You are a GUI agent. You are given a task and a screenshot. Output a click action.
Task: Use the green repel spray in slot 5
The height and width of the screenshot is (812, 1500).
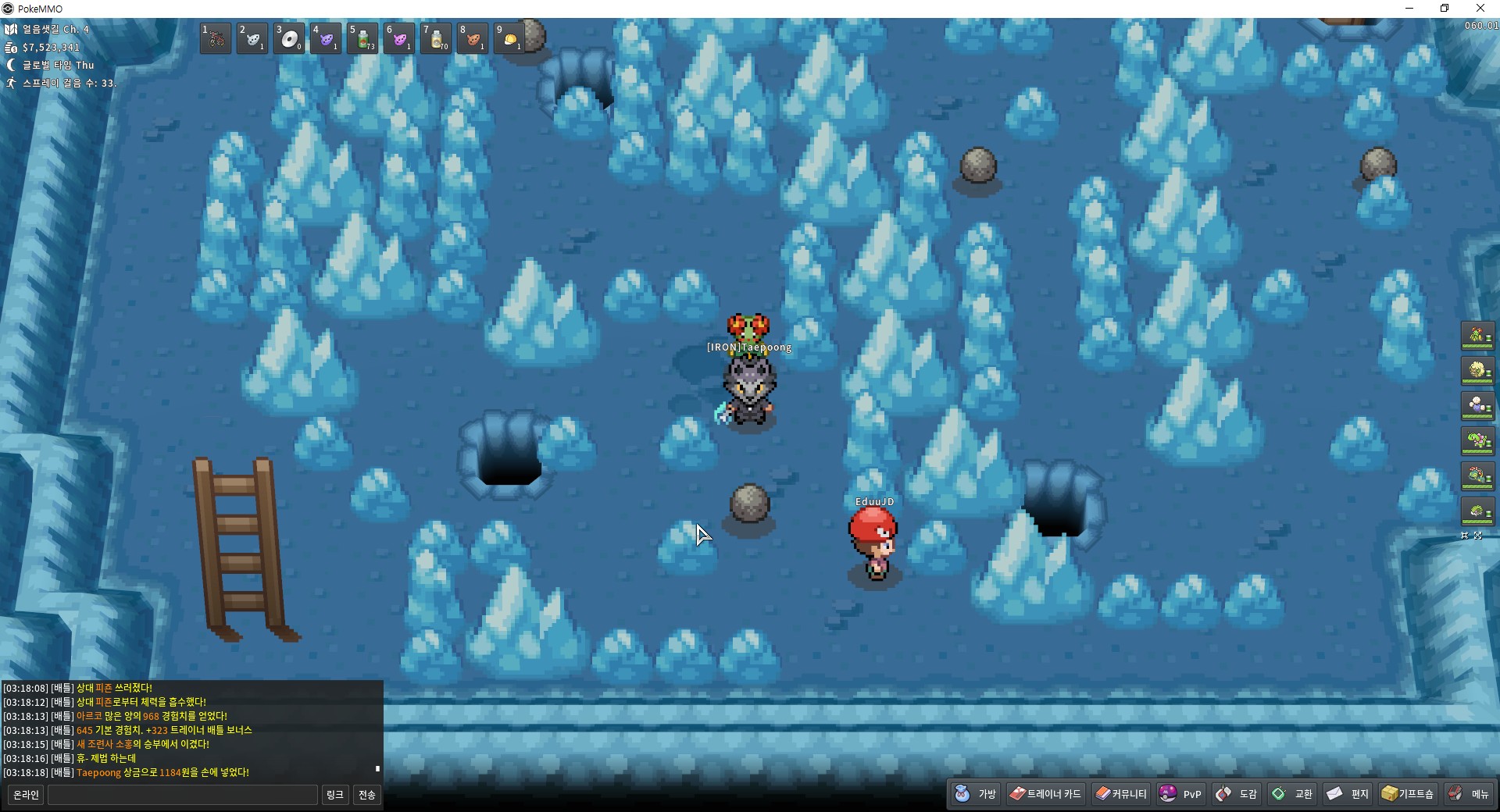pos(363,37)
